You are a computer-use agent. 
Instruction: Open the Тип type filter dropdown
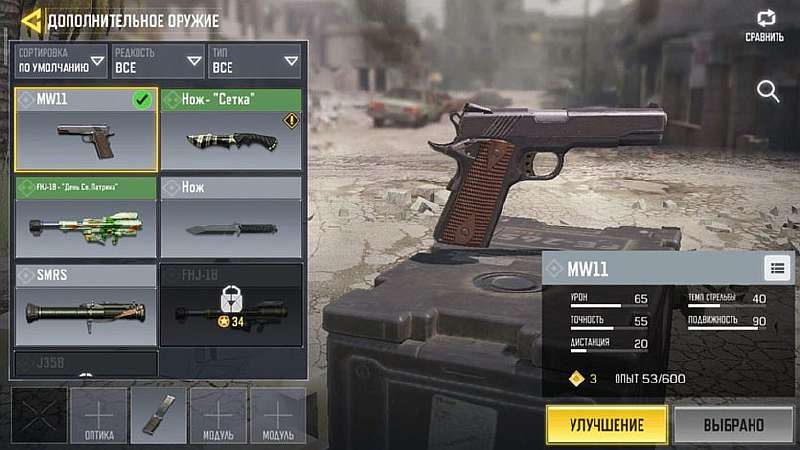pyautogui.click(x=254, y=62)
